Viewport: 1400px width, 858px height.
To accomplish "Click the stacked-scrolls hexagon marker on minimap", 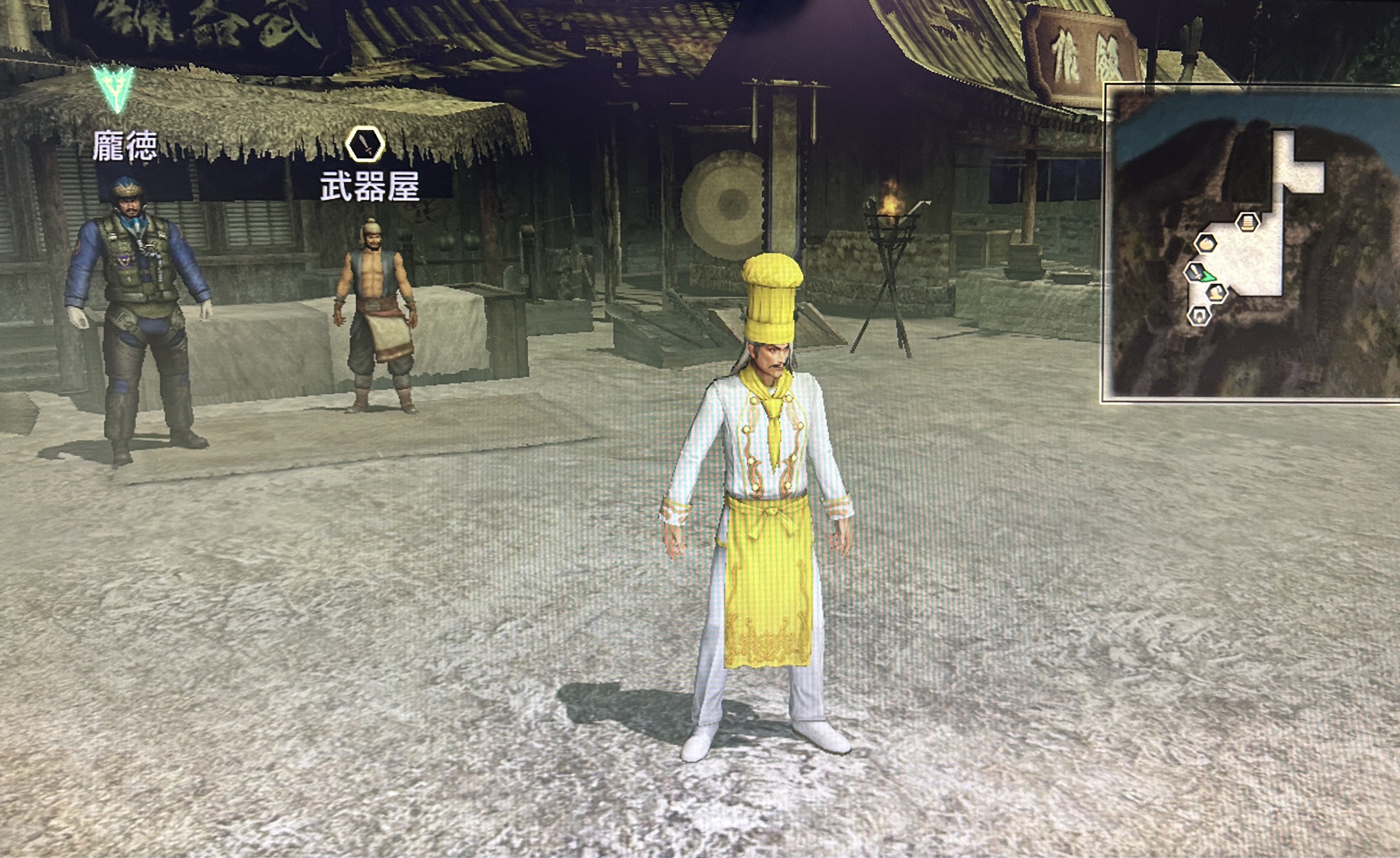I will click(x=1247, y=222).
